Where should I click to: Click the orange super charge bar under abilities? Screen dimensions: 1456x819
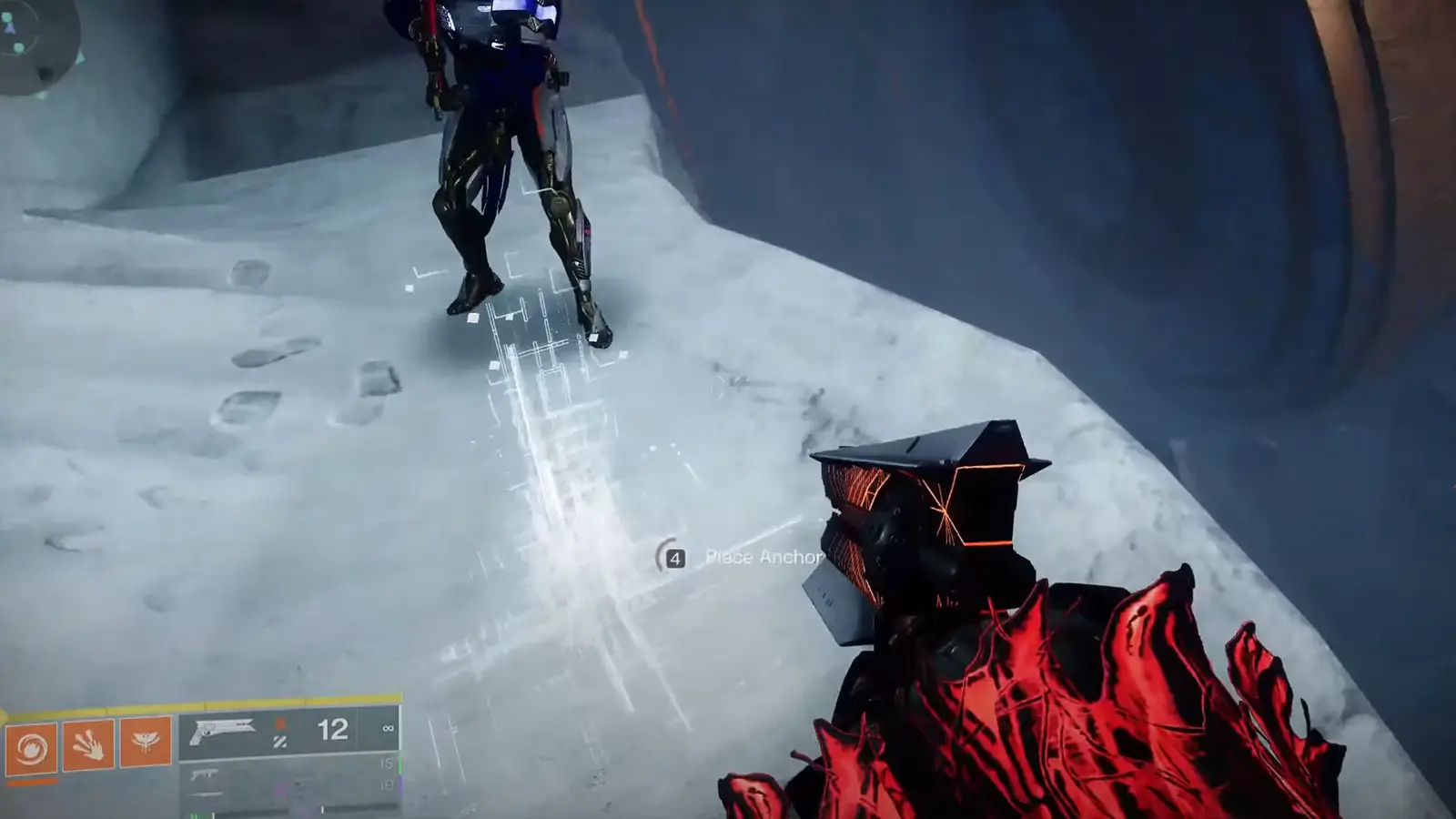point(31,780)
